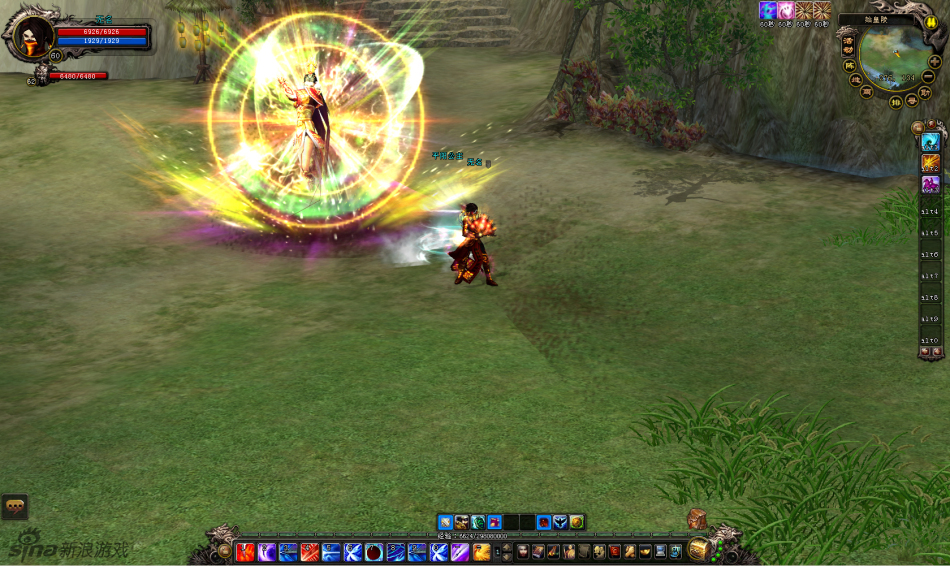Open the golden treasure chest button

pyautogui.click(x=699, y=549)
